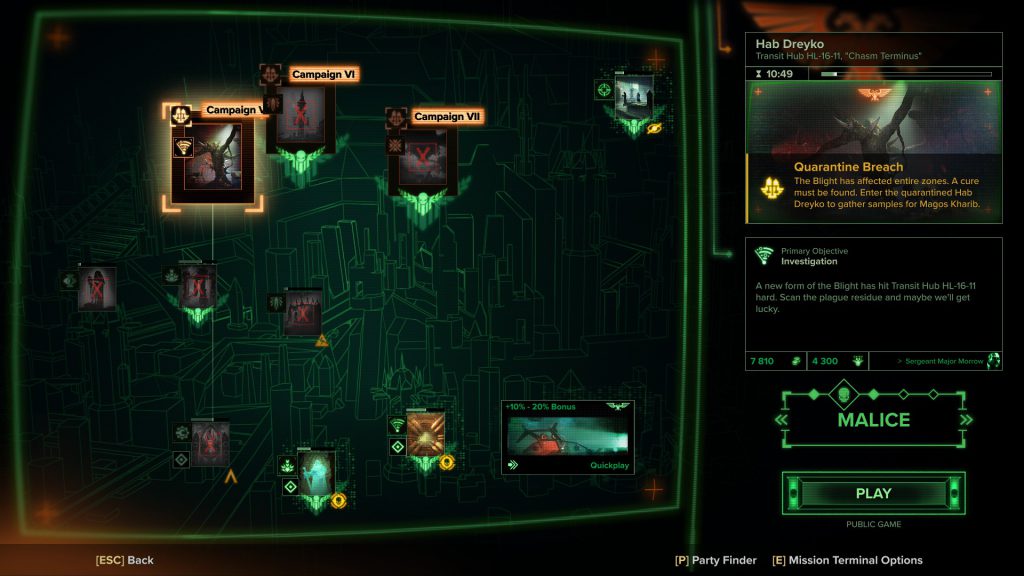Decrease difficulty with the left arrow beside MALICE
The height and width of the screenshot is (576, 1024).
coord(781,420)
